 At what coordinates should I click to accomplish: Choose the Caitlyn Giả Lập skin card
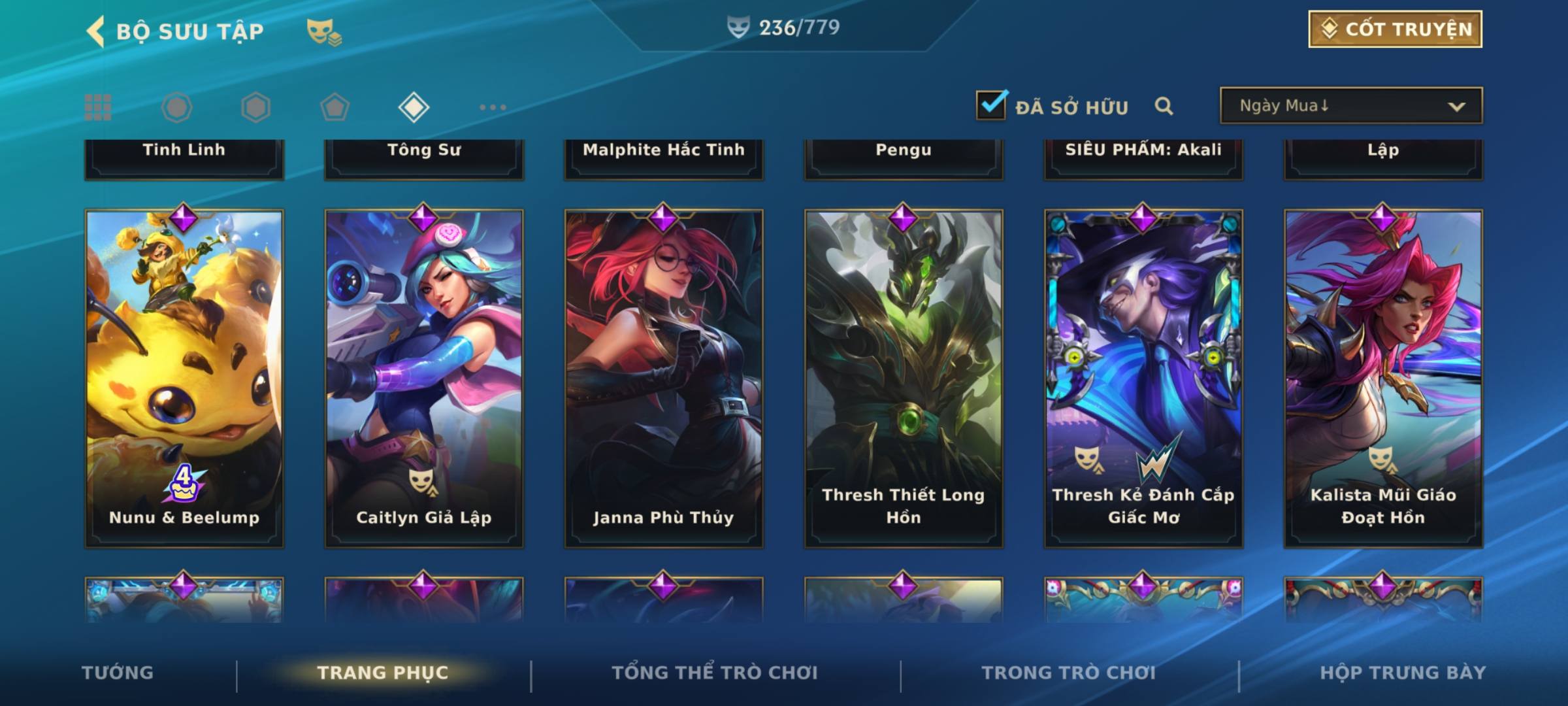(x=424, y=378)
